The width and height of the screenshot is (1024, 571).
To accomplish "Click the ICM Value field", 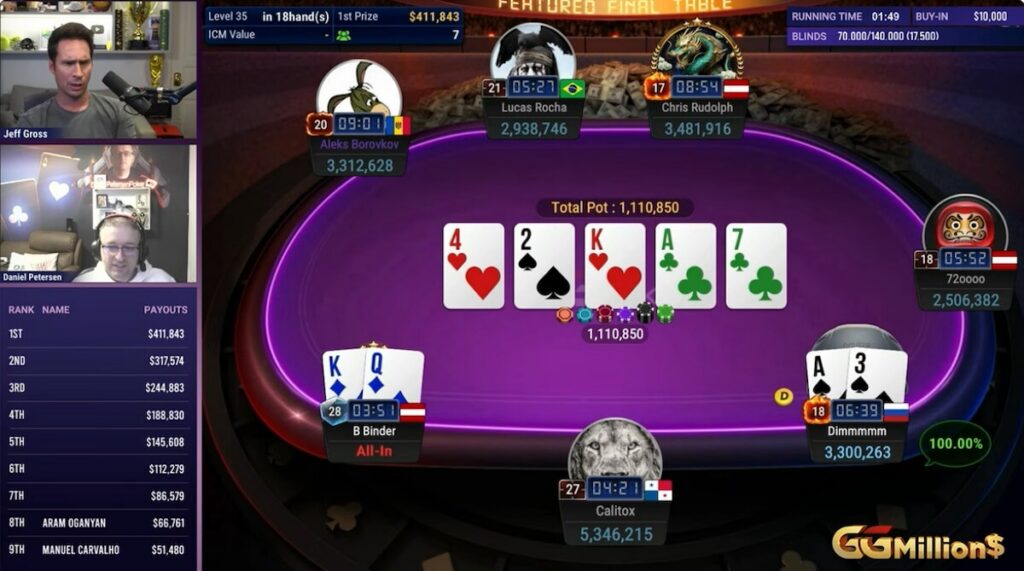I will 268,34.
